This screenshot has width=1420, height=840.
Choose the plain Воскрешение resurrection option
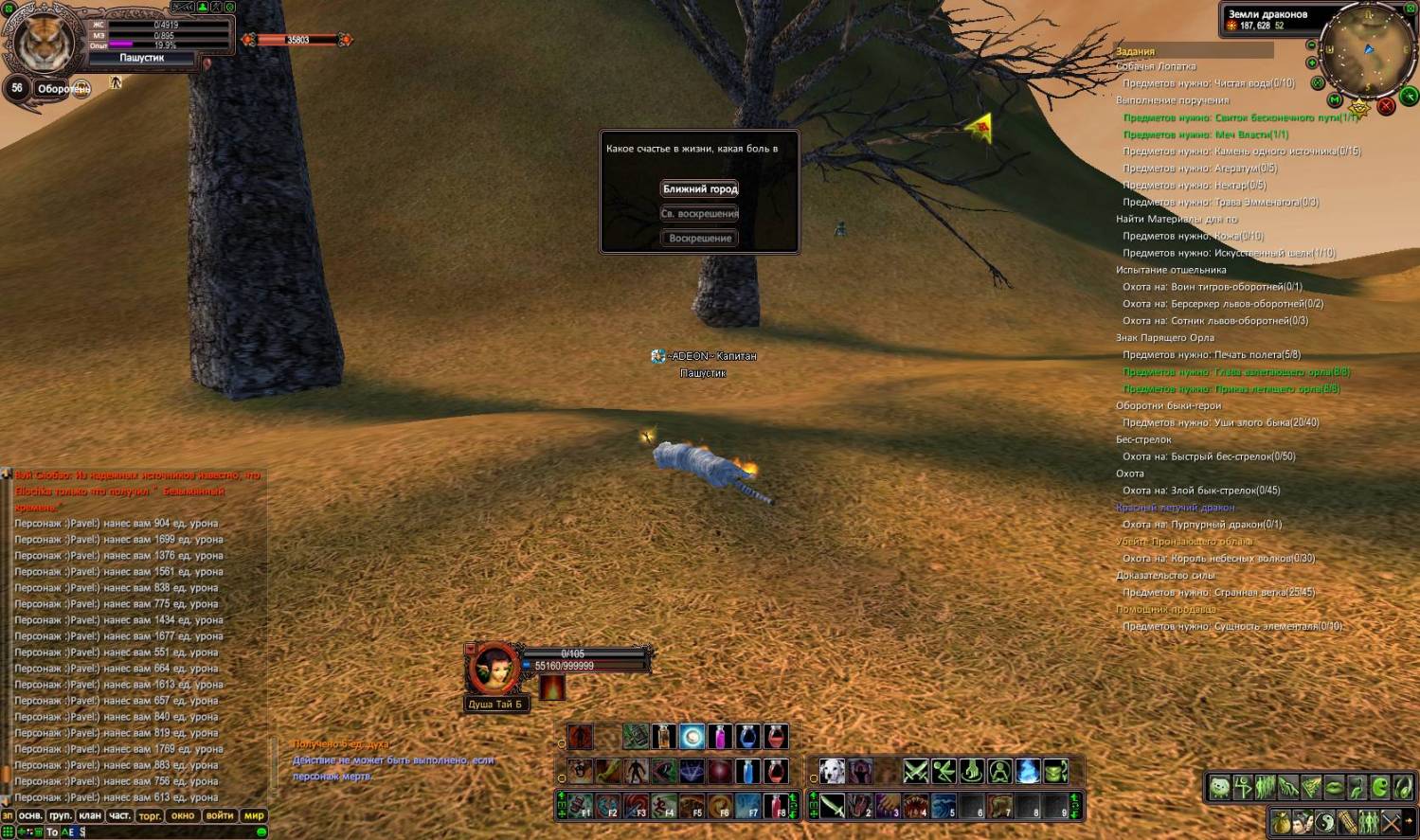[700, 239]
